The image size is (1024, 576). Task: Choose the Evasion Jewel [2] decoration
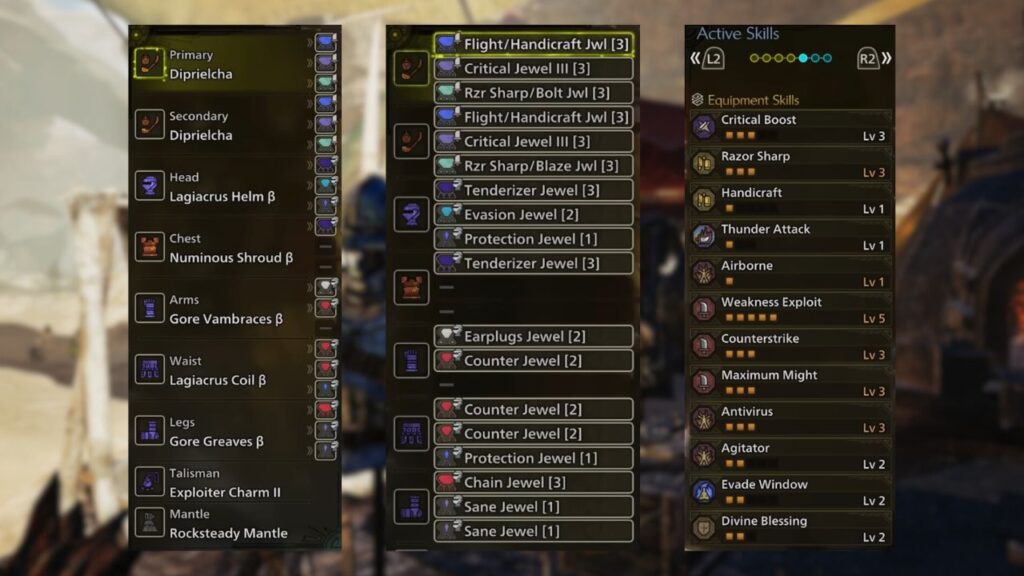(x=534, y=214)
